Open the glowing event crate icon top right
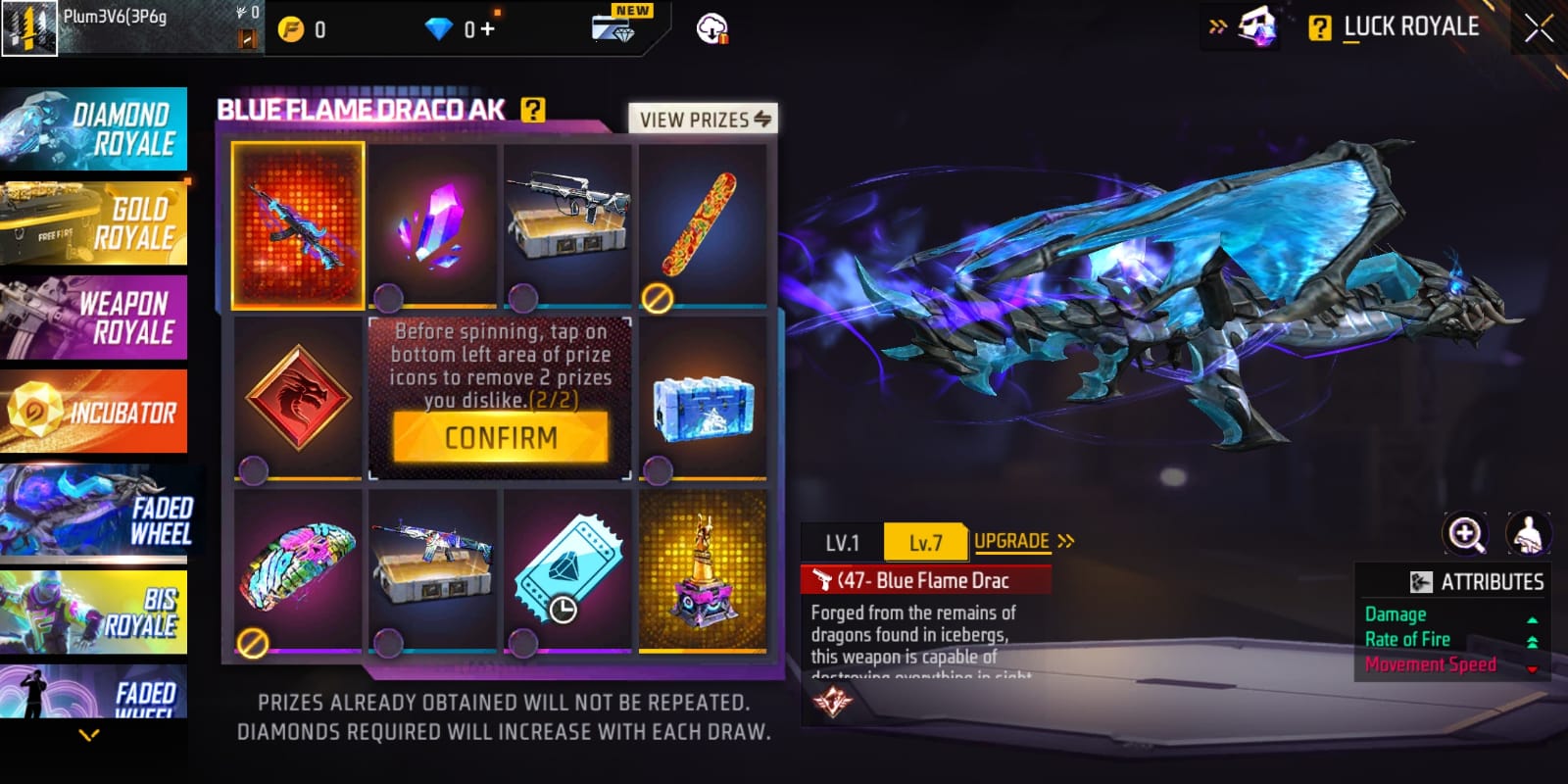The width and height of the screenshot is (1568, 784). (1259, 24)
